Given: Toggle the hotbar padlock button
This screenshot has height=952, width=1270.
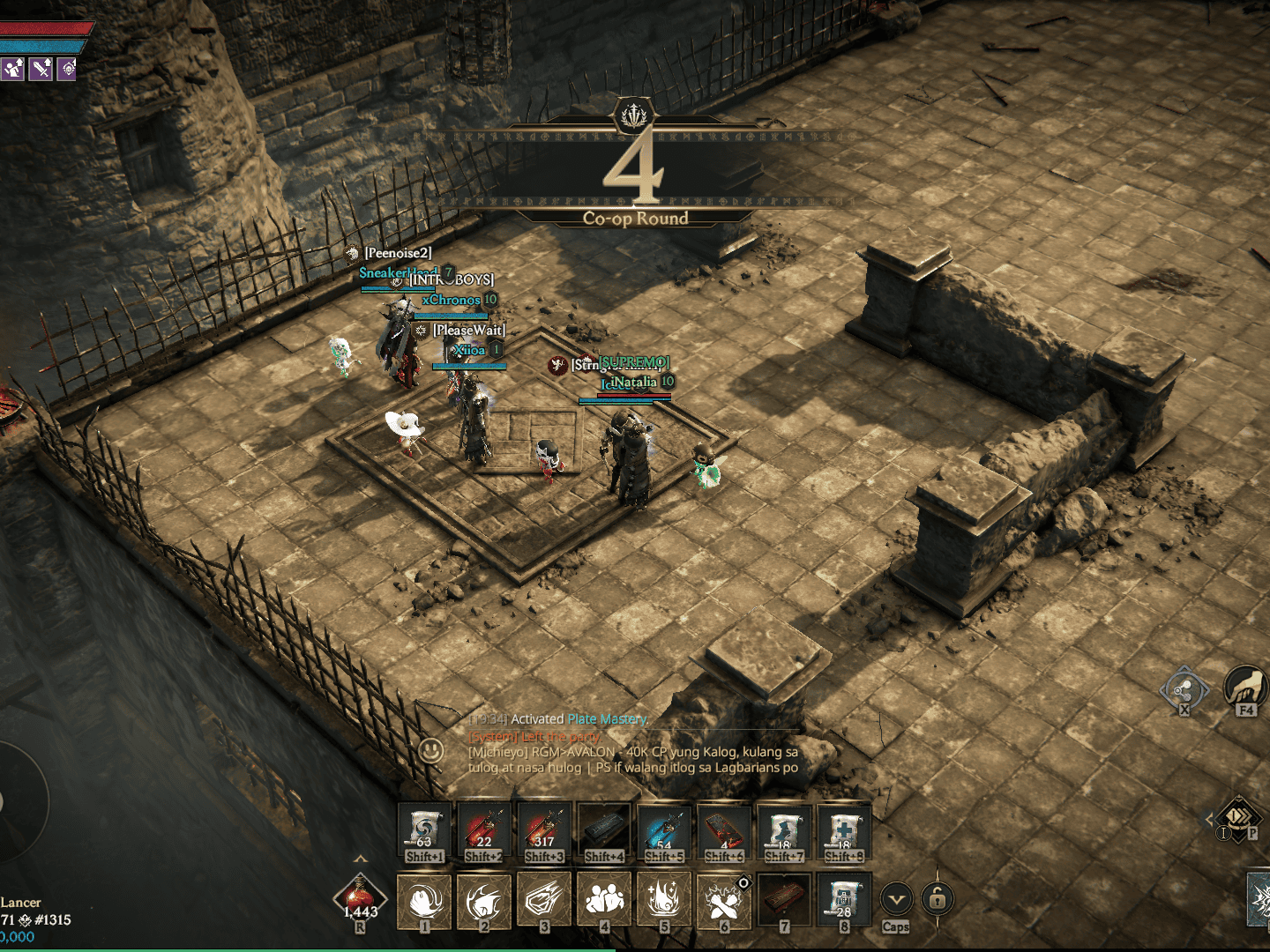Looking at the screenshot, I should point(938,899).
